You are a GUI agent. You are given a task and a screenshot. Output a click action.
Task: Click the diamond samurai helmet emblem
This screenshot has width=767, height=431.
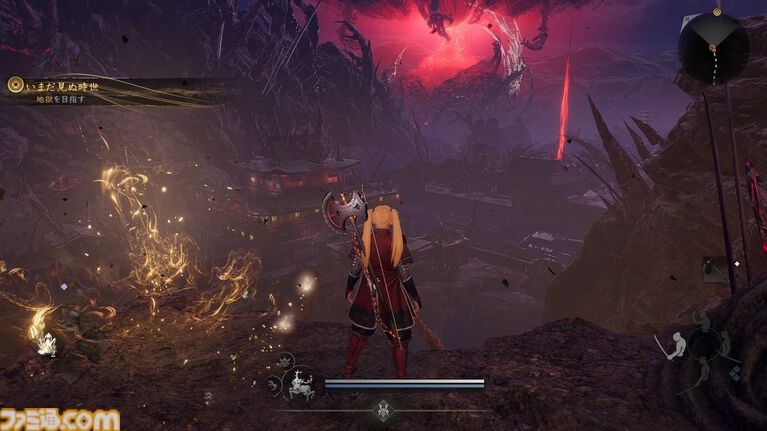(x=383, y=409)
